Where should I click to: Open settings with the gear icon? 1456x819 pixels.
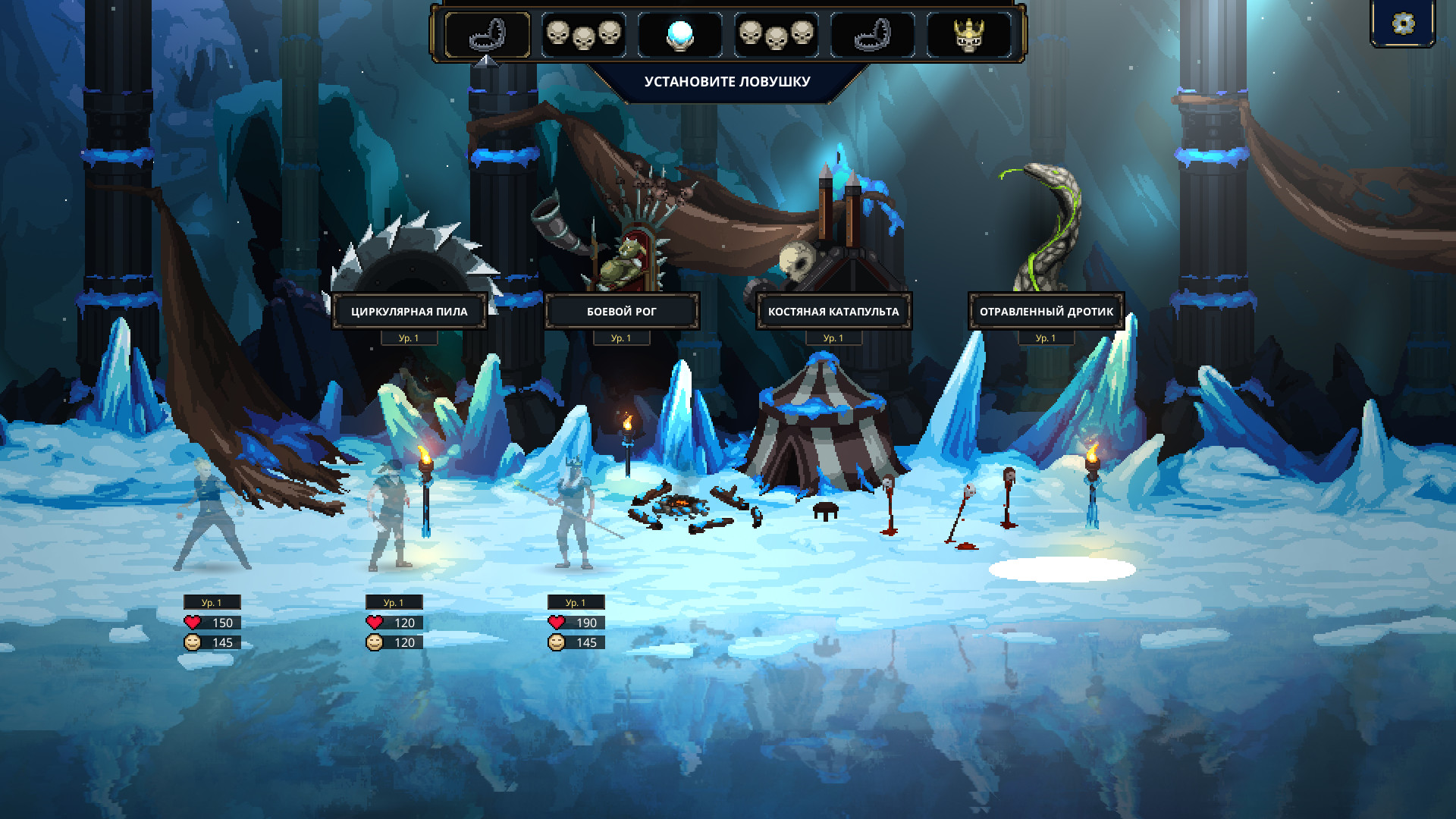1403,24
